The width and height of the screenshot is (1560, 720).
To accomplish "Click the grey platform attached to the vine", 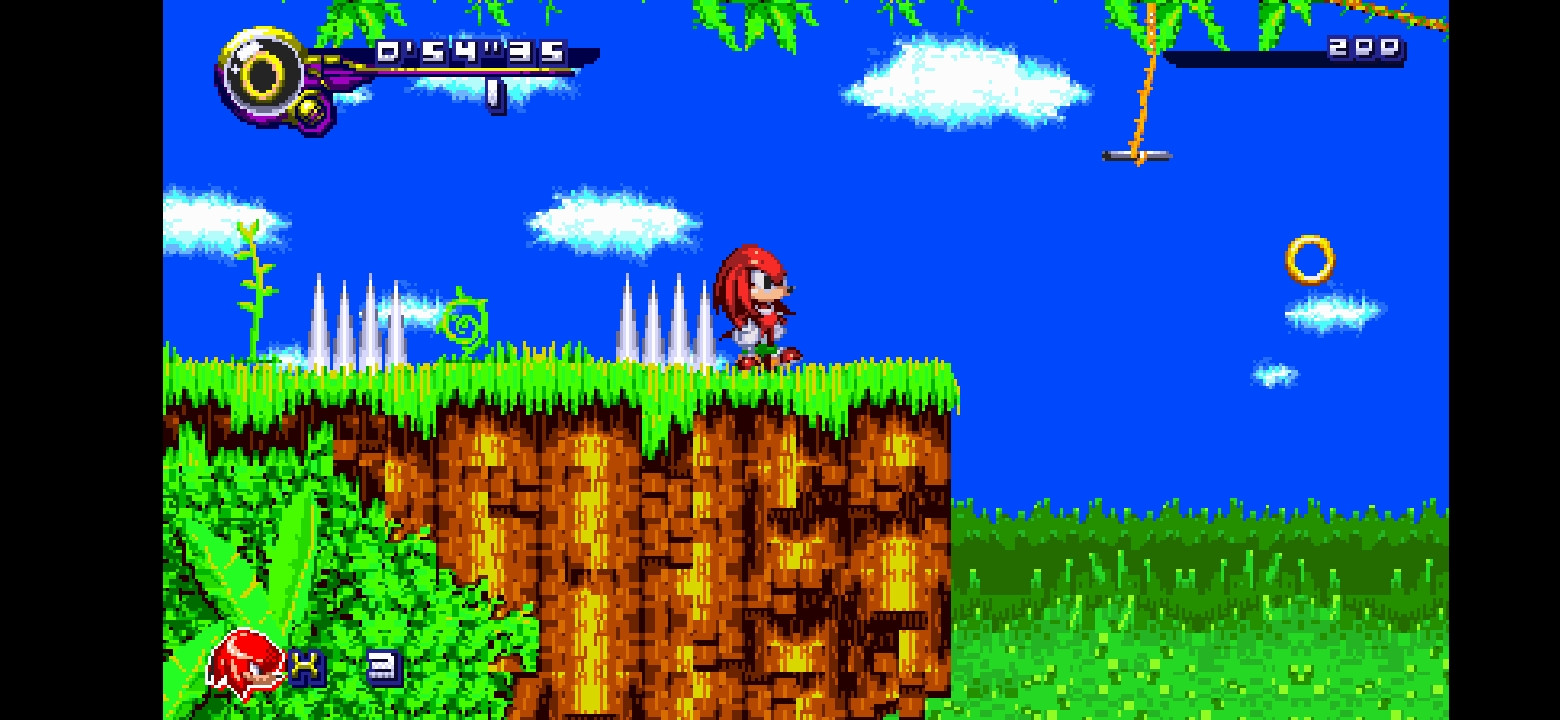I will pyautogui.click(x=1135, y=157).
